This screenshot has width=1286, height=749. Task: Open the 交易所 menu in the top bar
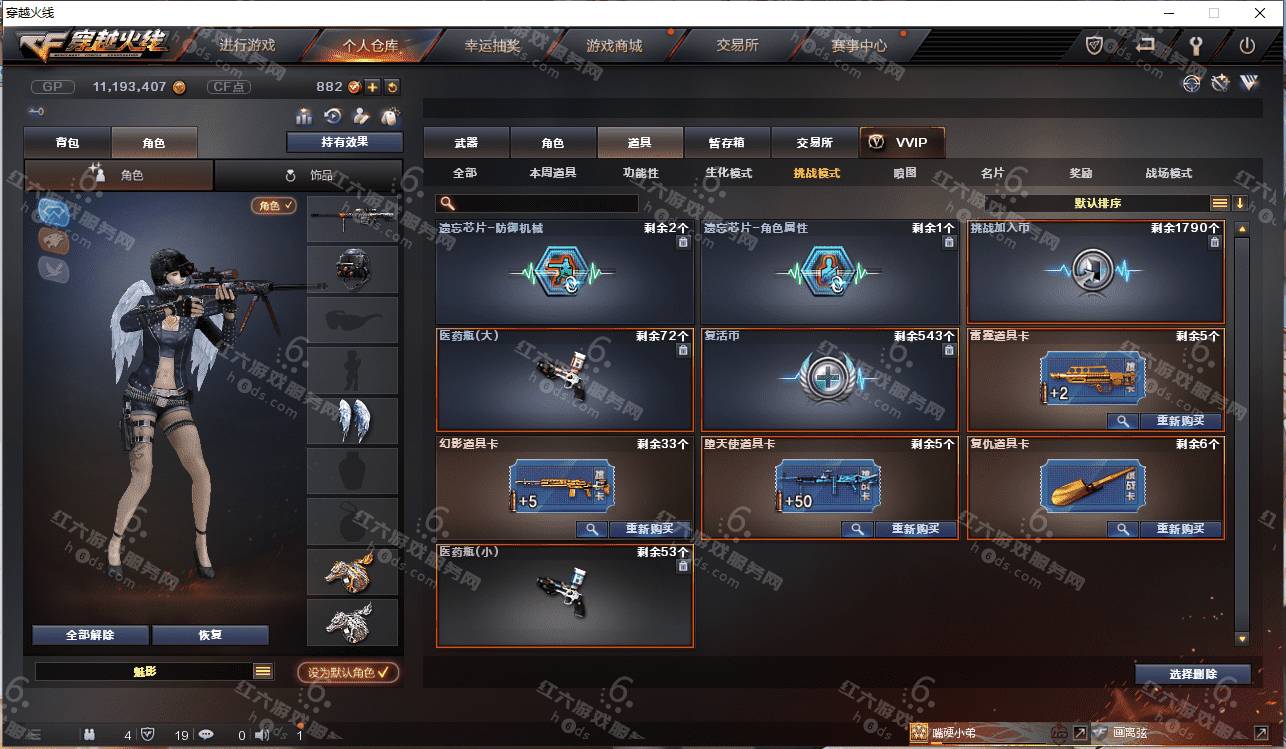tap(737, 45)
